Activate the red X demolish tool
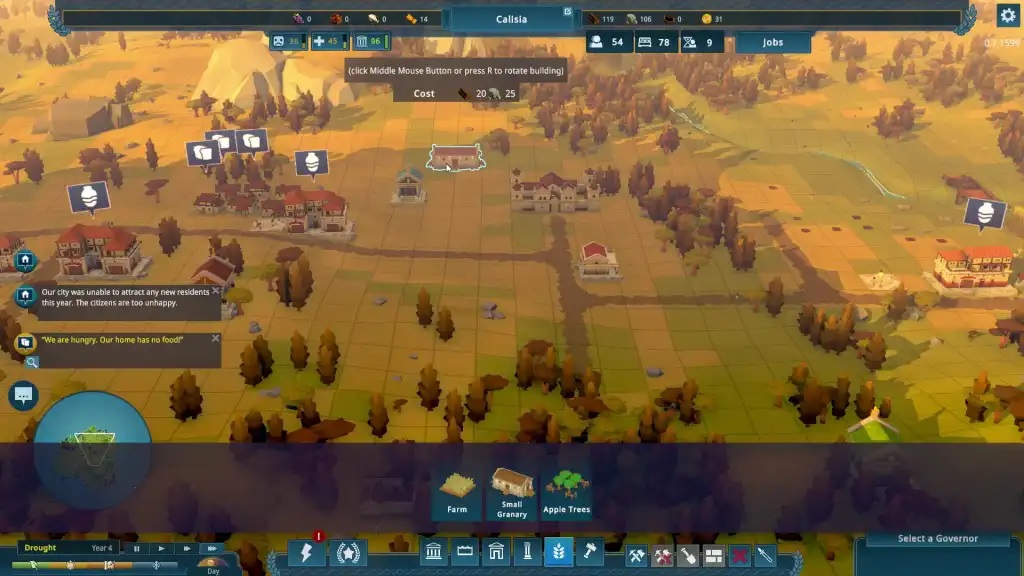 coord(739,554)
